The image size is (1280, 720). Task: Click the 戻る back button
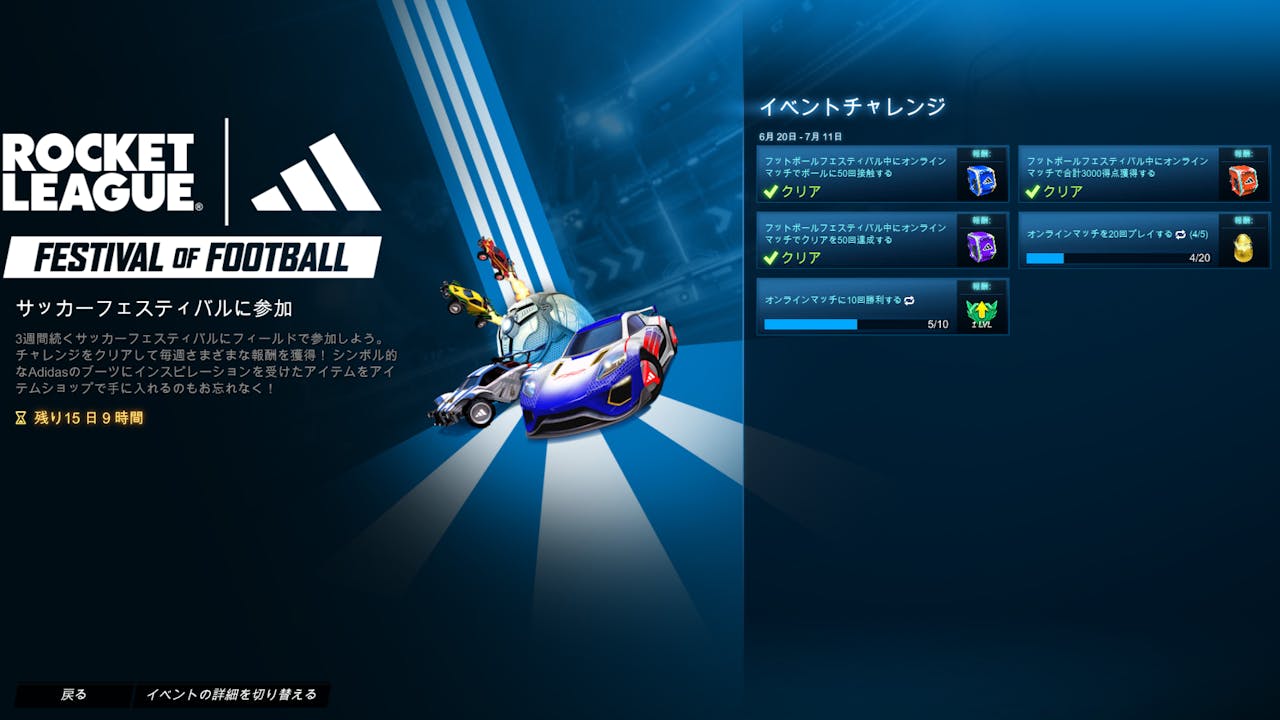pyautogui.click(x=73, y=695)
